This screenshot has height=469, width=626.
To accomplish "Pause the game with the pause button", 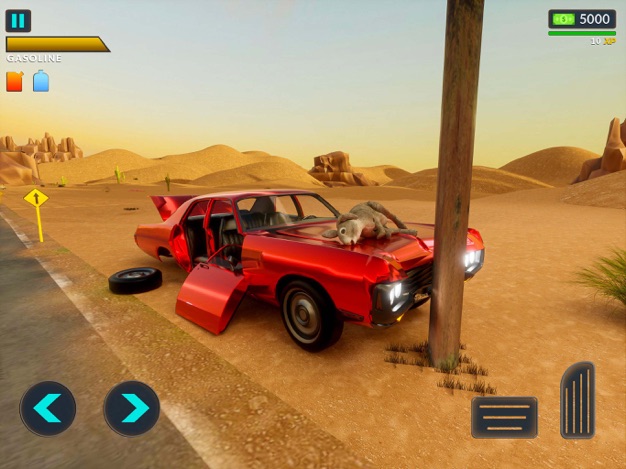I will [x=18, y=20].
